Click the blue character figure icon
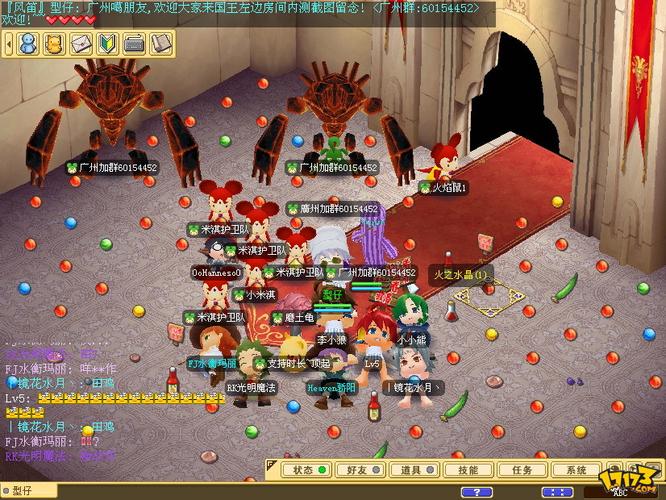 [29, 43]
